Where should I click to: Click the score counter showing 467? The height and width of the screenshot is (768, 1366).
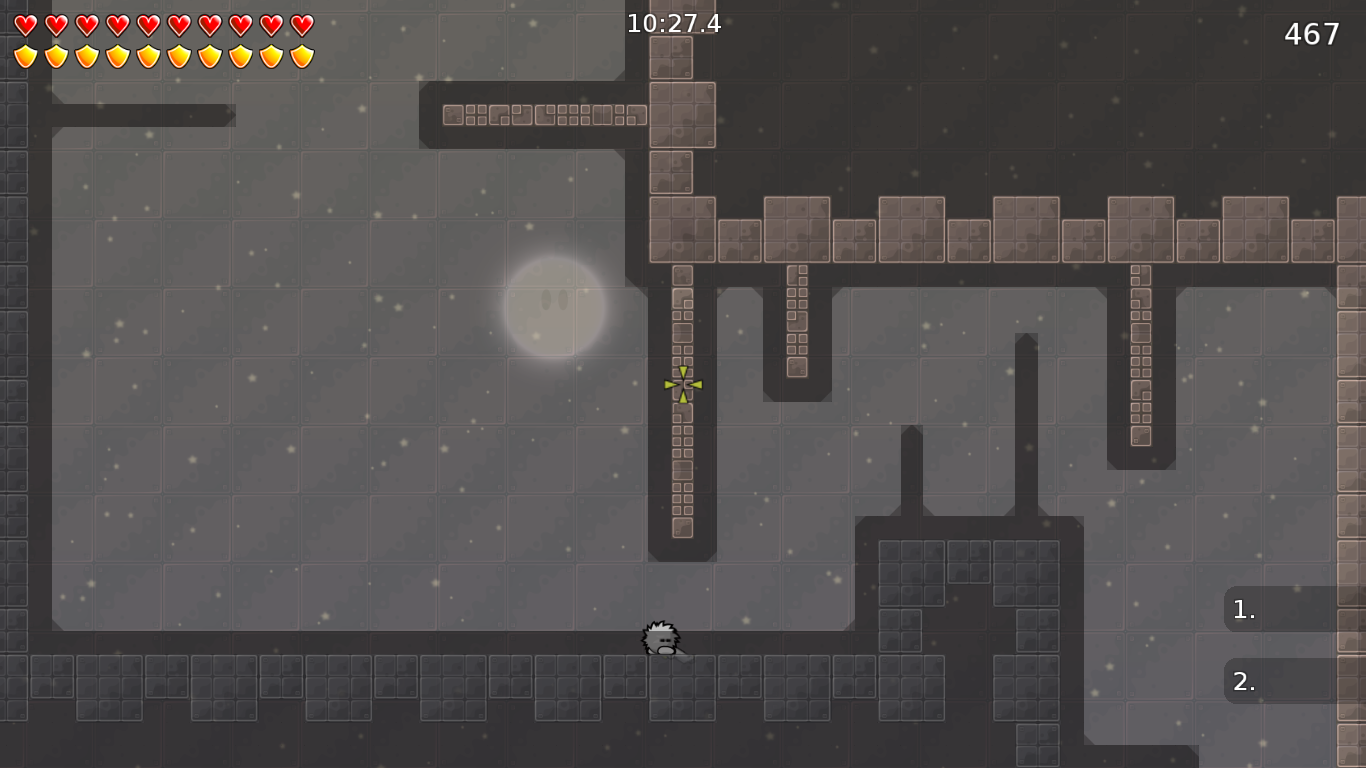[x=1313, y=33]
